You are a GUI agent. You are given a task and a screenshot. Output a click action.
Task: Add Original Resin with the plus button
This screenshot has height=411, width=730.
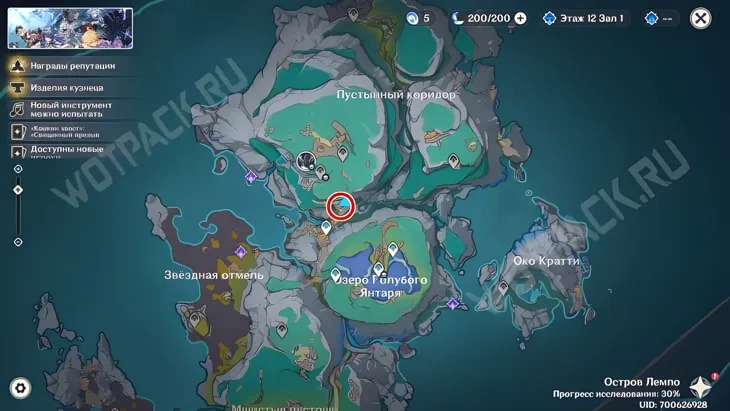pos(520,18)
